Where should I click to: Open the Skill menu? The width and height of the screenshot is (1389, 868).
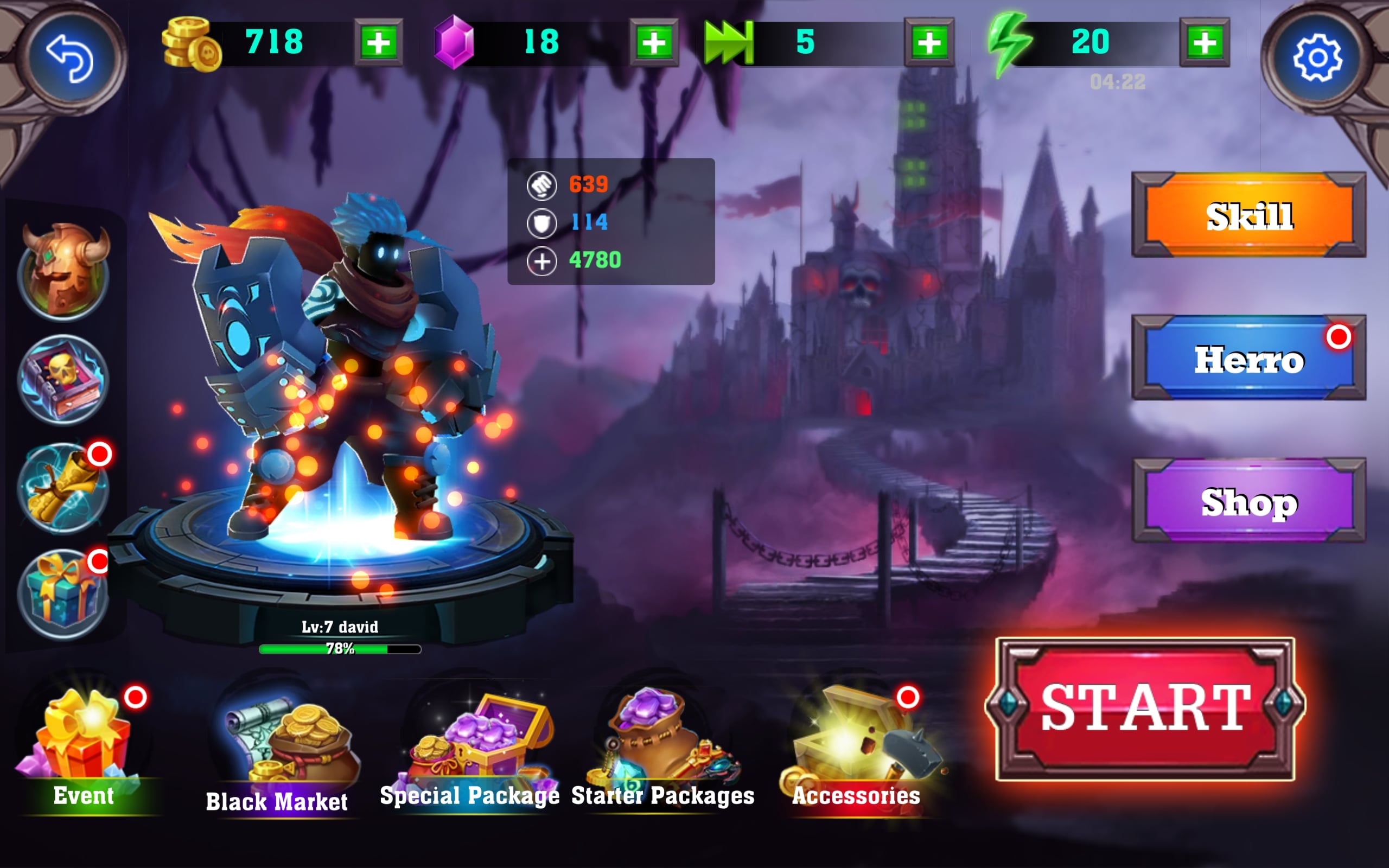(1248, 215)
